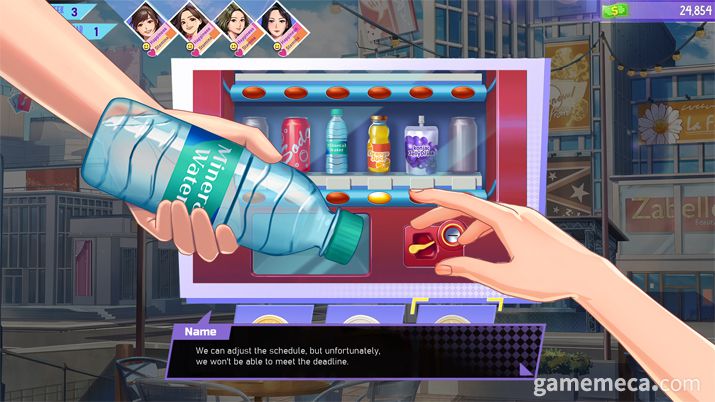Advance the dialogue with the corner arrow
The width and height of the screenshot is (715, 402).
tap(527, 368)
